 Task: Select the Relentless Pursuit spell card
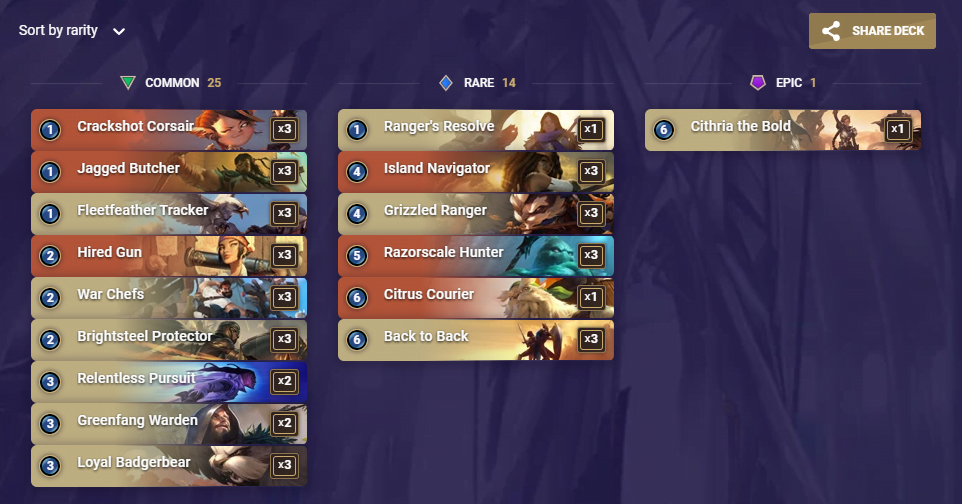click(x=169, y=381)
